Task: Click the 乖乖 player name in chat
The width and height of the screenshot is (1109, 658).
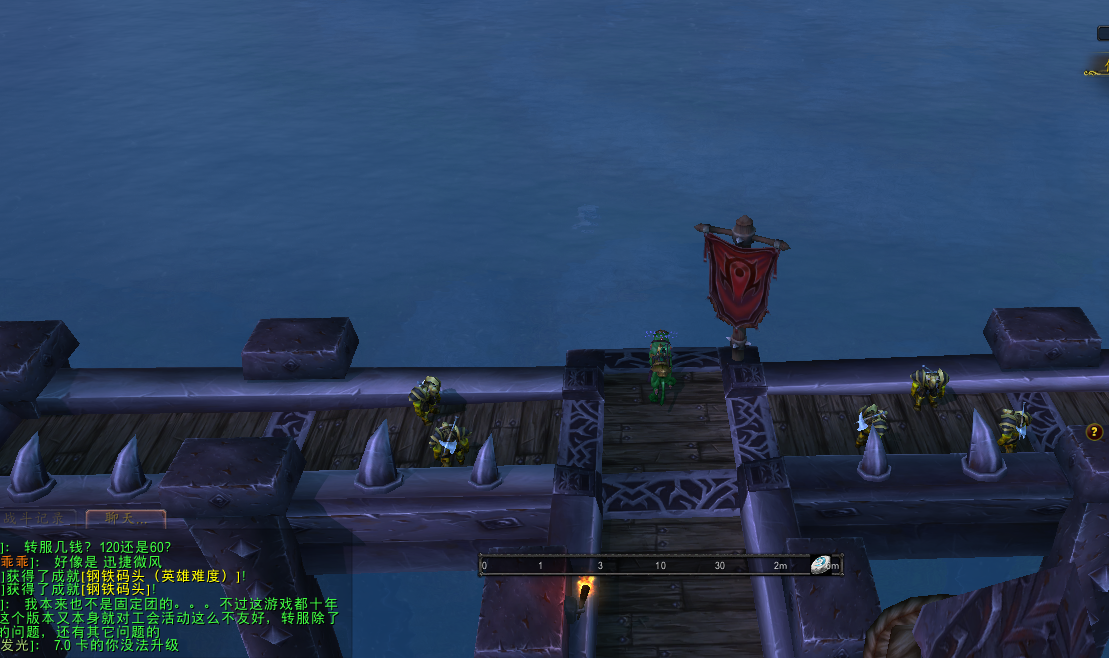Action: (x=14, y=562)
